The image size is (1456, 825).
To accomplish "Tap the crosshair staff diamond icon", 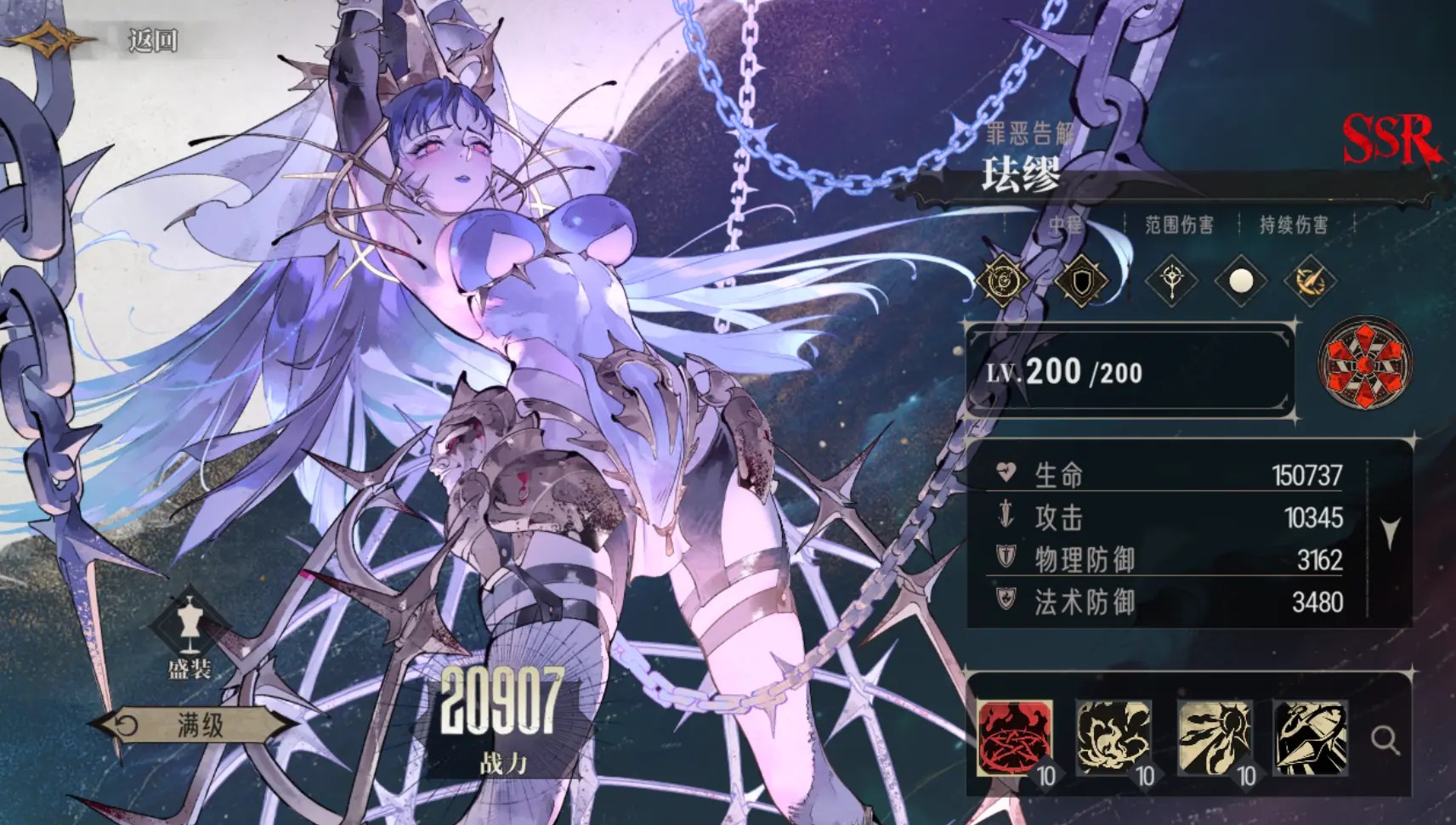I will click(x=1171, y=280).
